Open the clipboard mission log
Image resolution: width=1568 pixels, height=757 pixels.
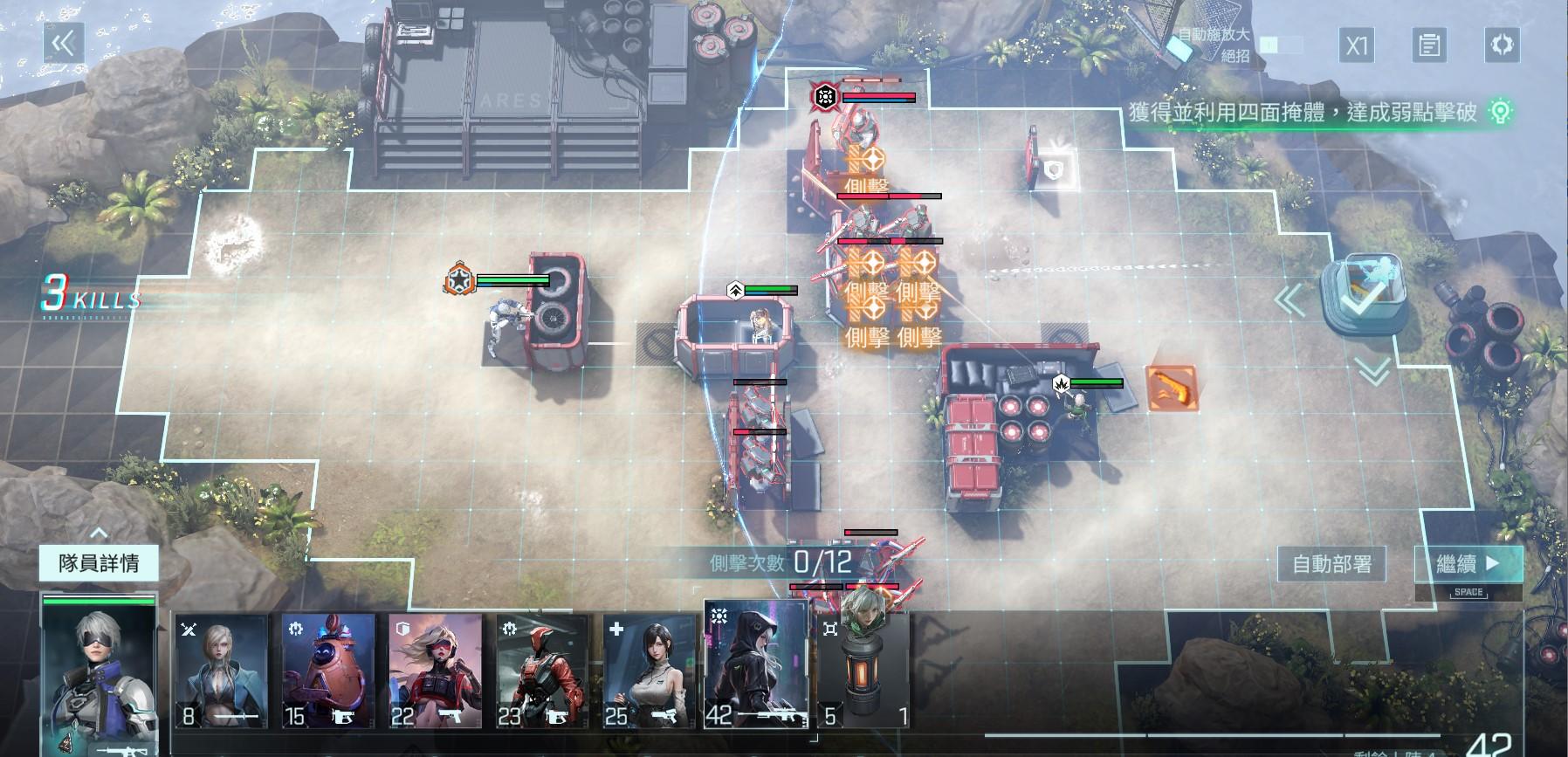(1429, 45)
